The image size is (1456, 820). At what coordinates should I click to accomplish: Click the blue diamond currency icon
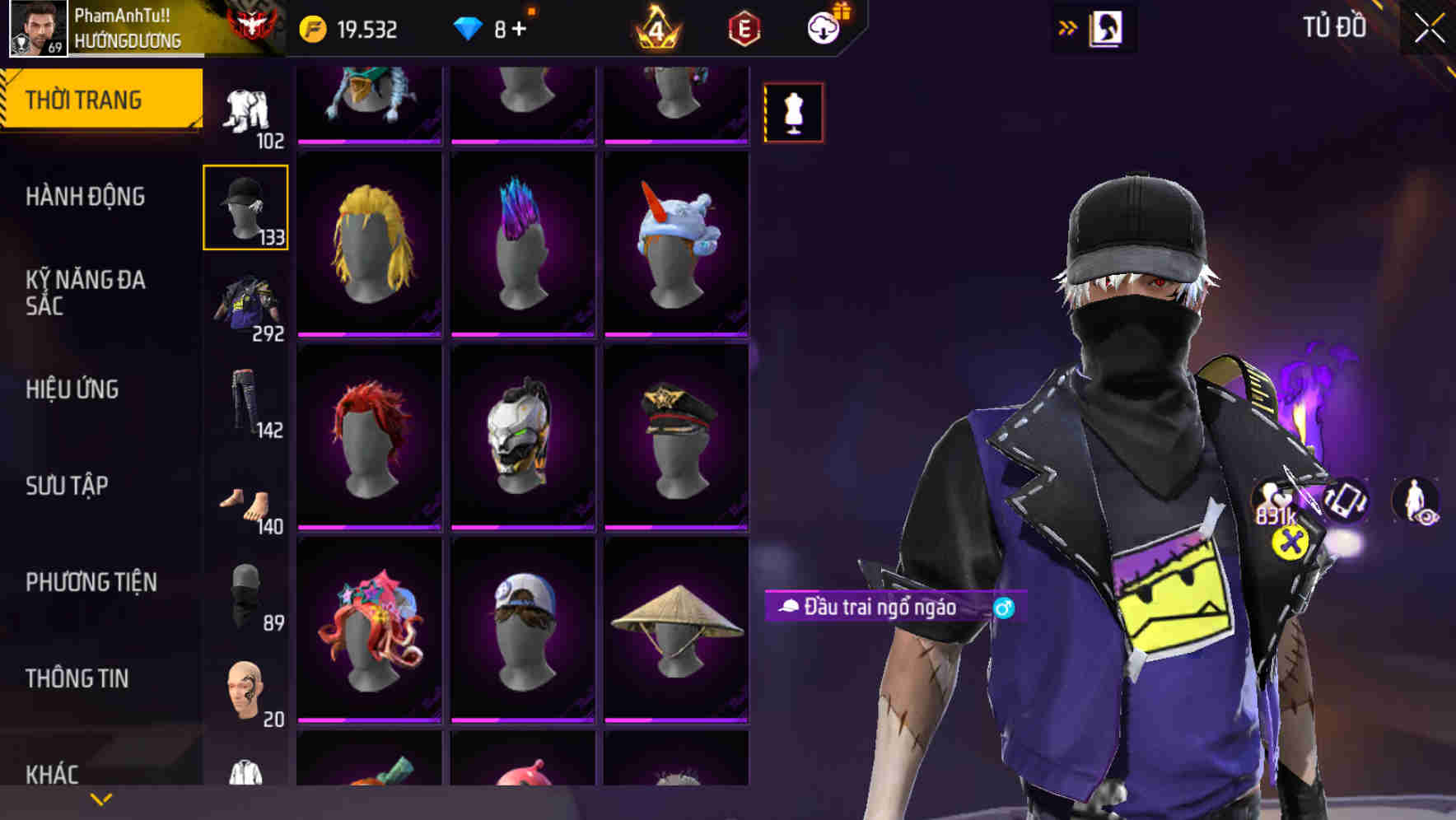pos(469,27)
